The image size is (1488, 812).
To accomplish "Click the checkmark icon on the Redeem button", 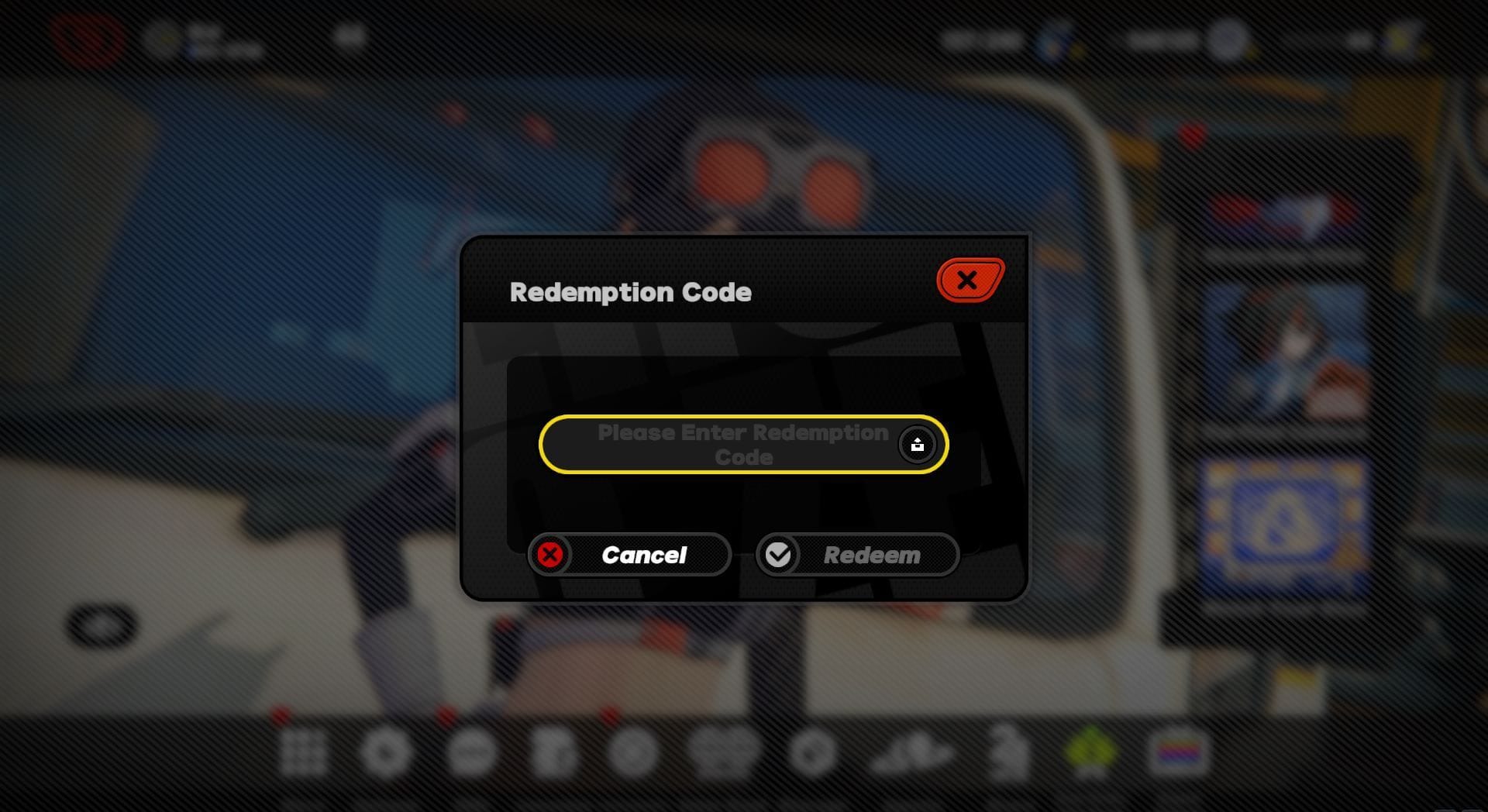I will (x=780, y=555).
